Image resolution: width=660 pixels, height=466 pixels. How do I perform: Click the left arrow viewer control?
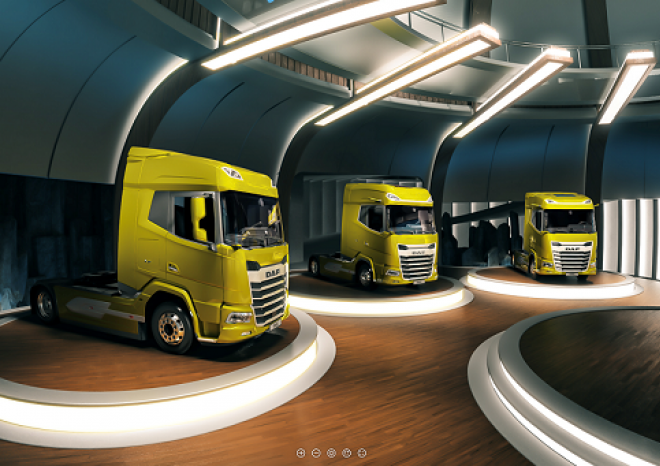301,453
